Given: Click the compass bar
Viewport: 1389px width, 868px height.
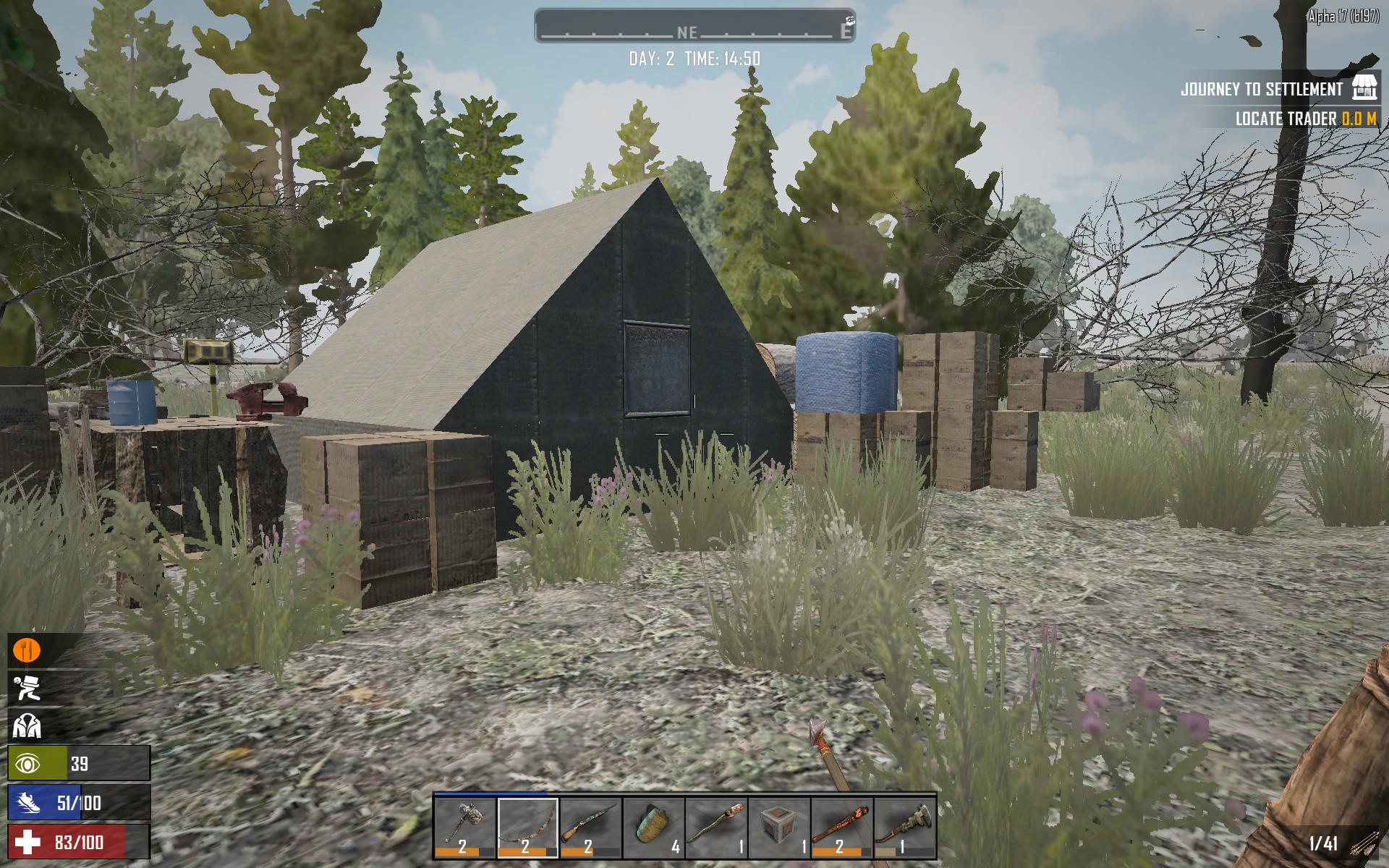Looking at the screenshot, I should [694, 27].
